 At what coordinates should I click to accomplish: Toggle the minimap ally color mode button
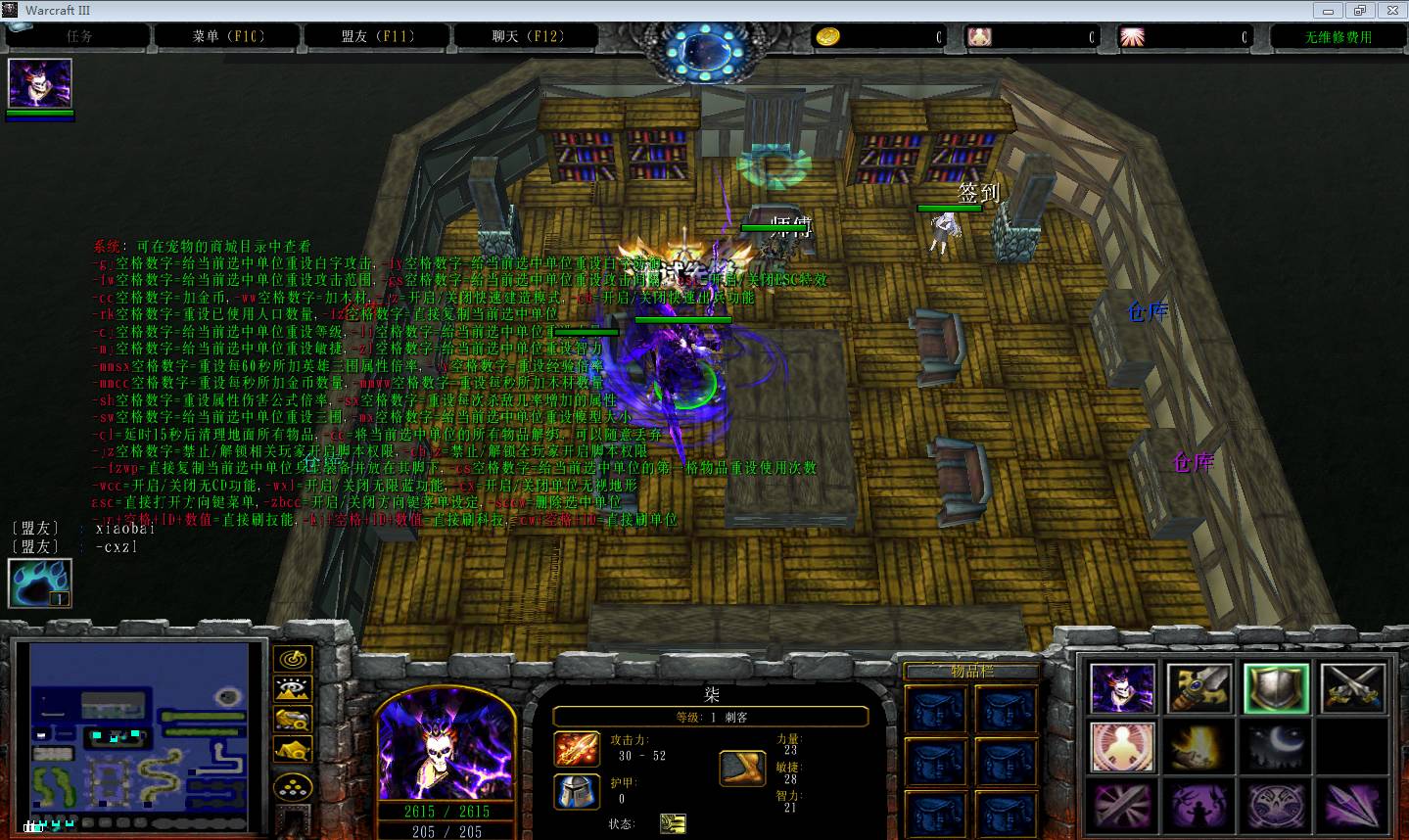pos(293,720)
